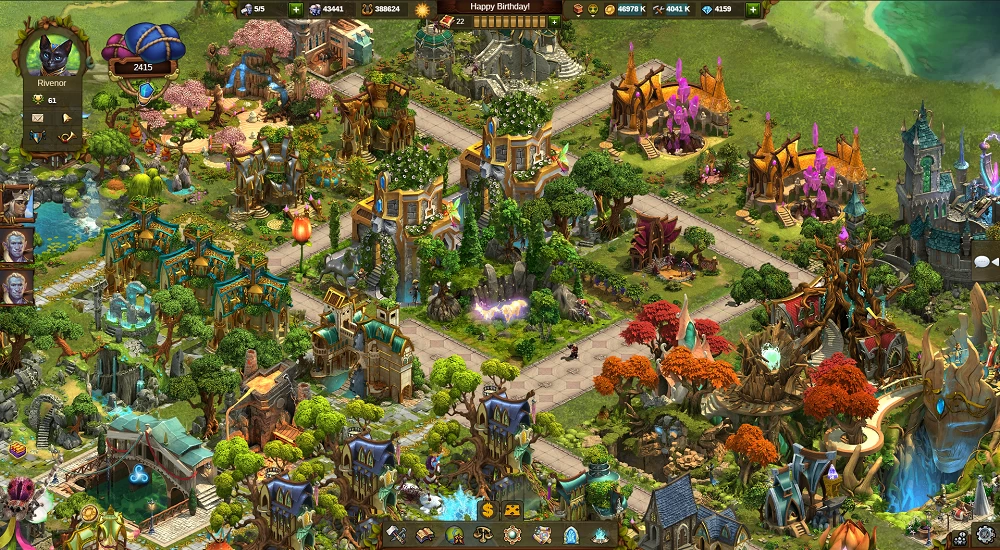Open the scroll toolbar icon

point(542,535)
